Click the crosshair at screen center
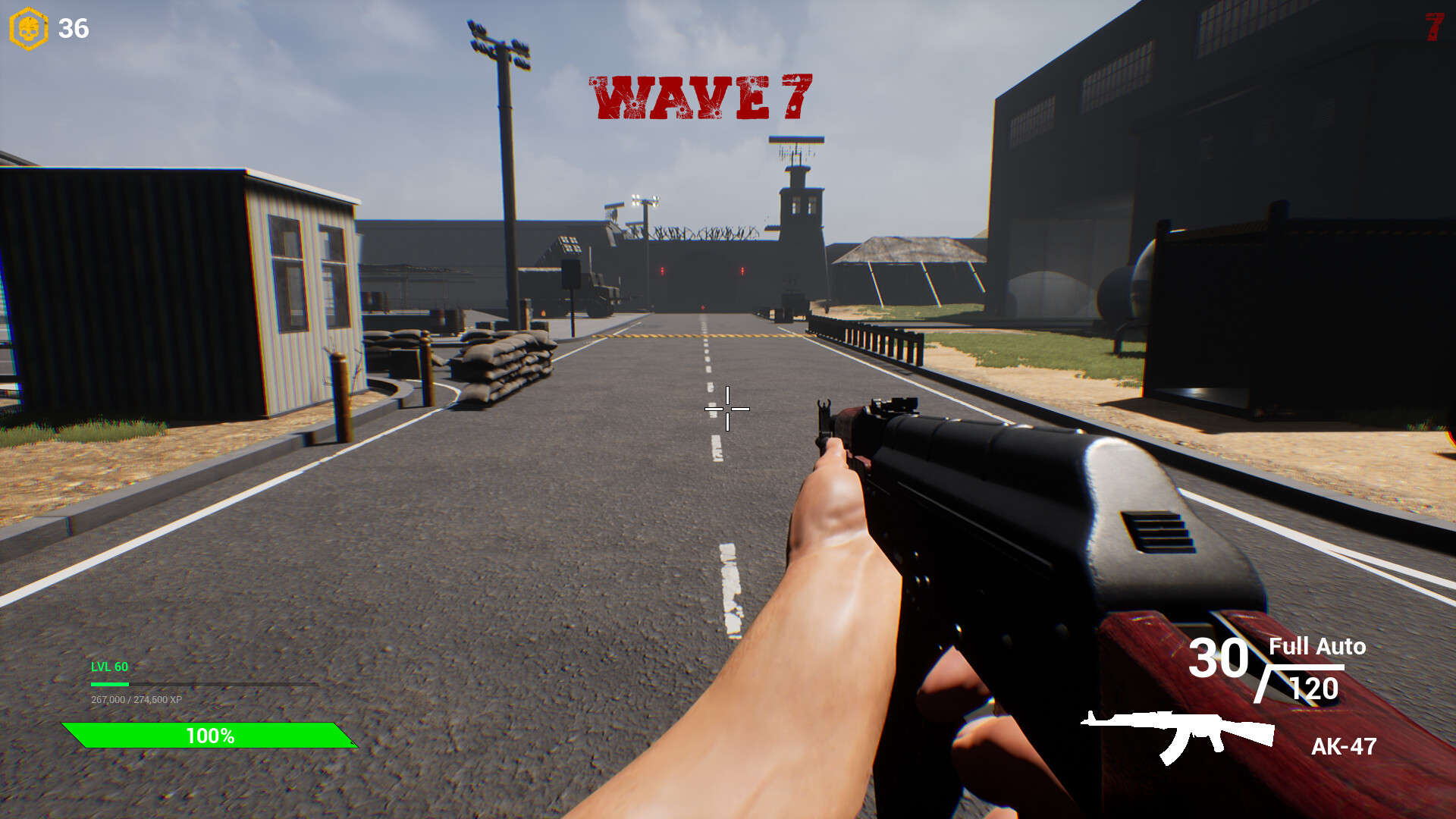 [726, 409]
